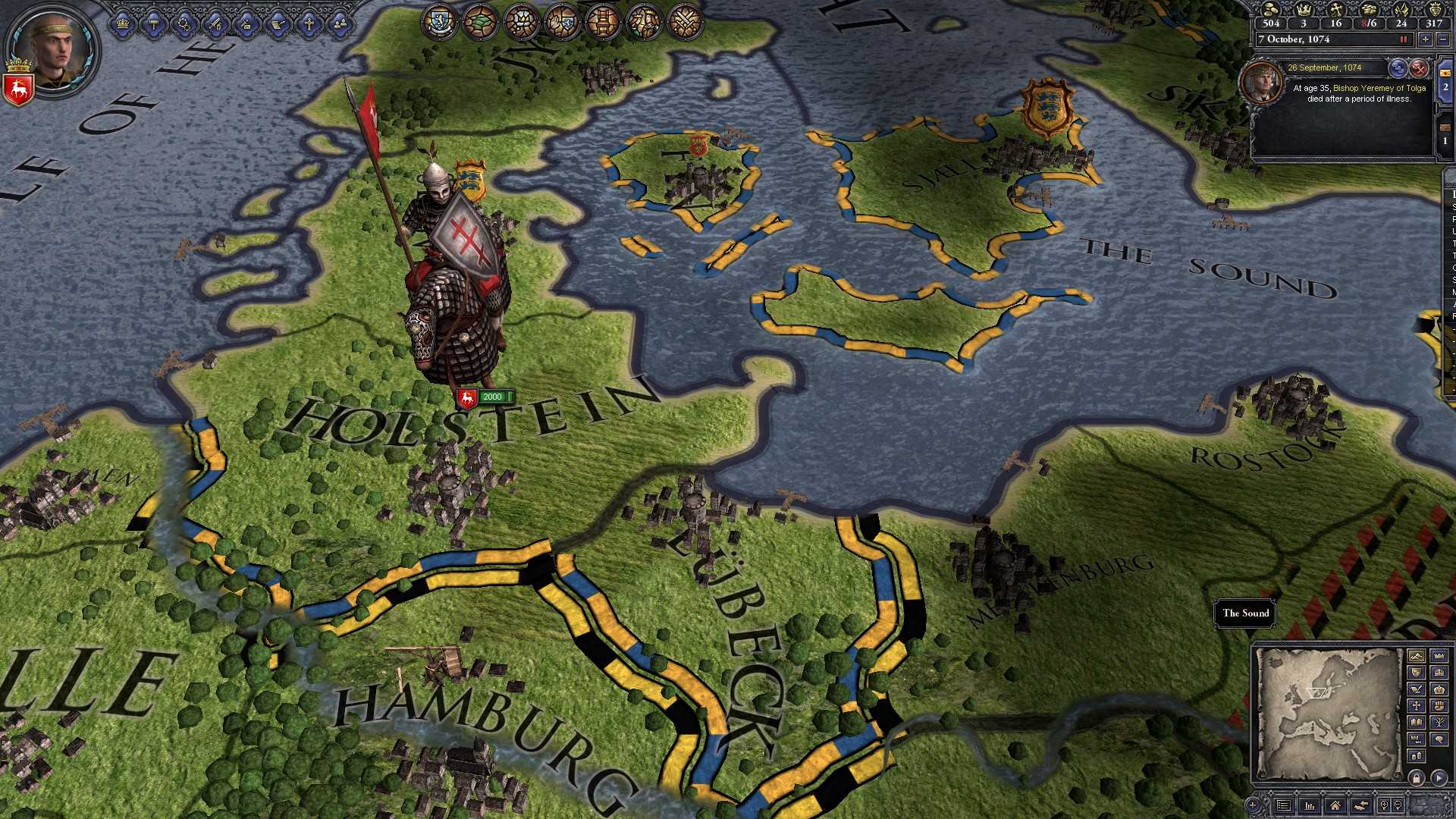The width and height of the screenshot is (1456, 819).
Task: Lock the minimap interface with the padlock button
Action: tap(1417, 777)
